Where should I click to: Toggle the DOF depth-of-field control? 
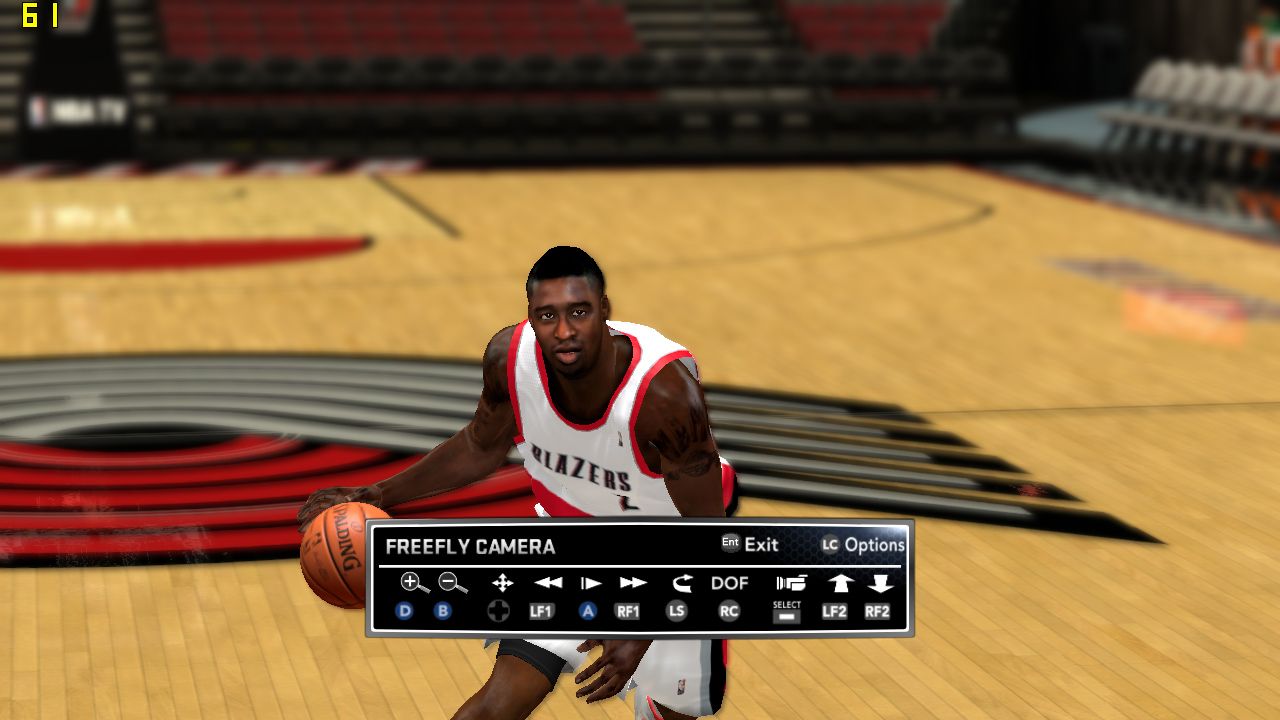pyautogui.click(x=729, y=582)
